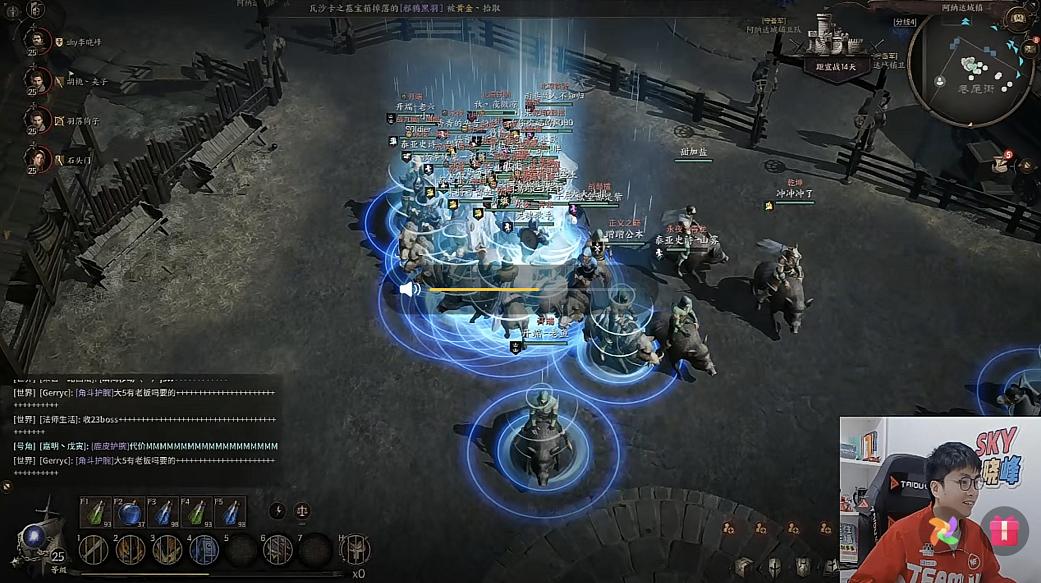Screen dimensions: 1041x583
Task: Select party member sky李晓峰's portrait
Action: point(38,42)
